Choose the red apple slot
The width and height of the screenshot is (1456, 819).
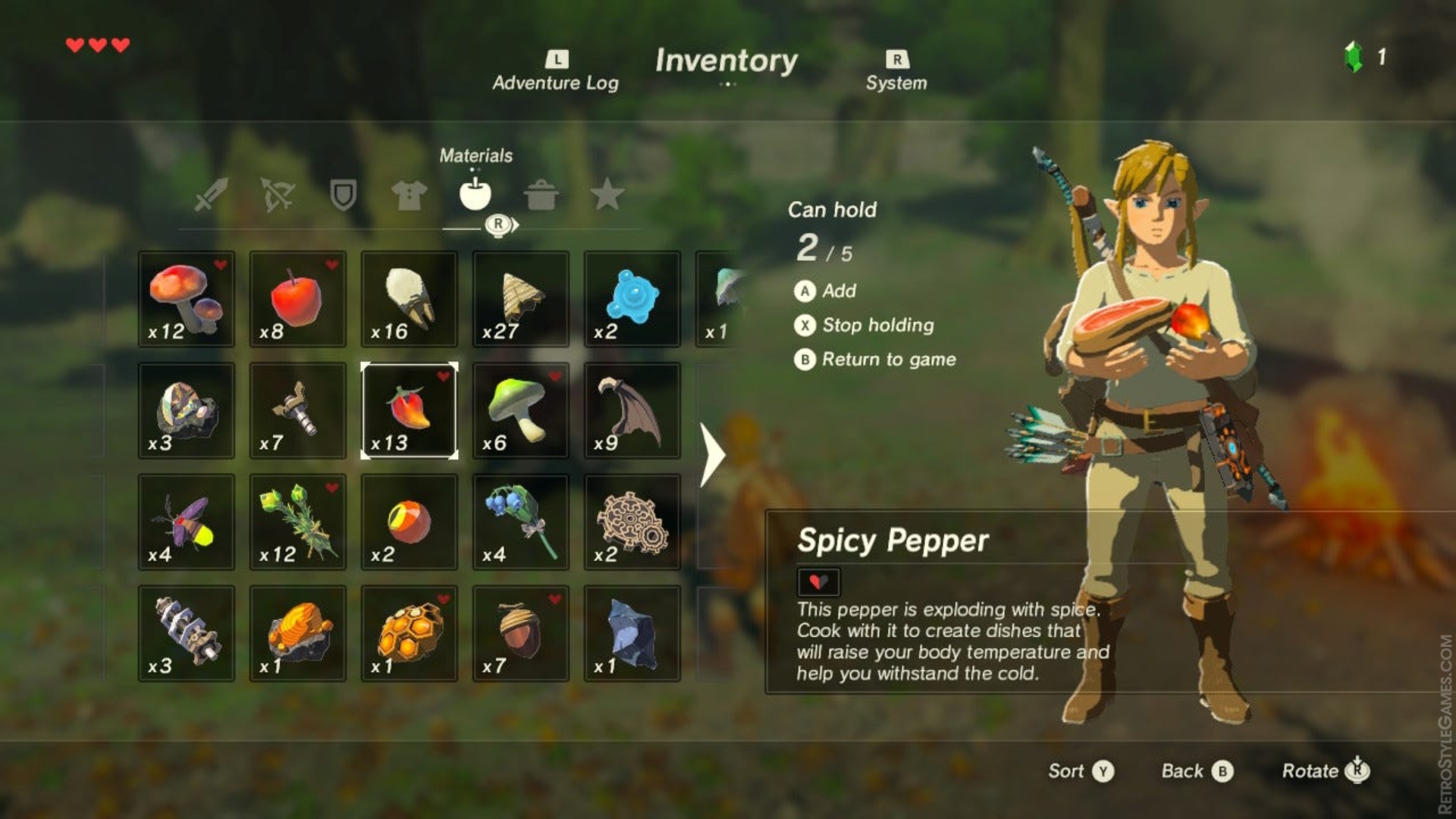298,300
